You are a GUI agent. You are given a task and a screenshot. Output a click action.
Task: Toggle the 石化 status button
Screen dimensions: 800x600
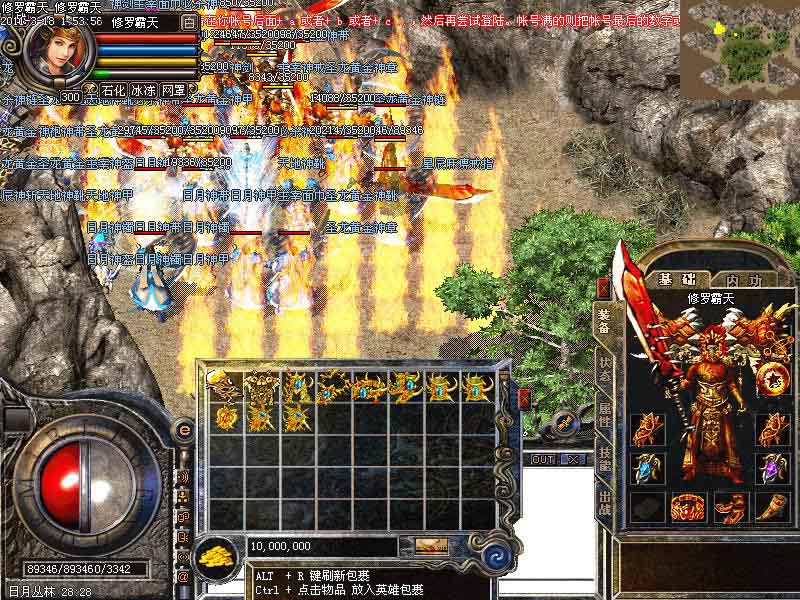point(112,91)
